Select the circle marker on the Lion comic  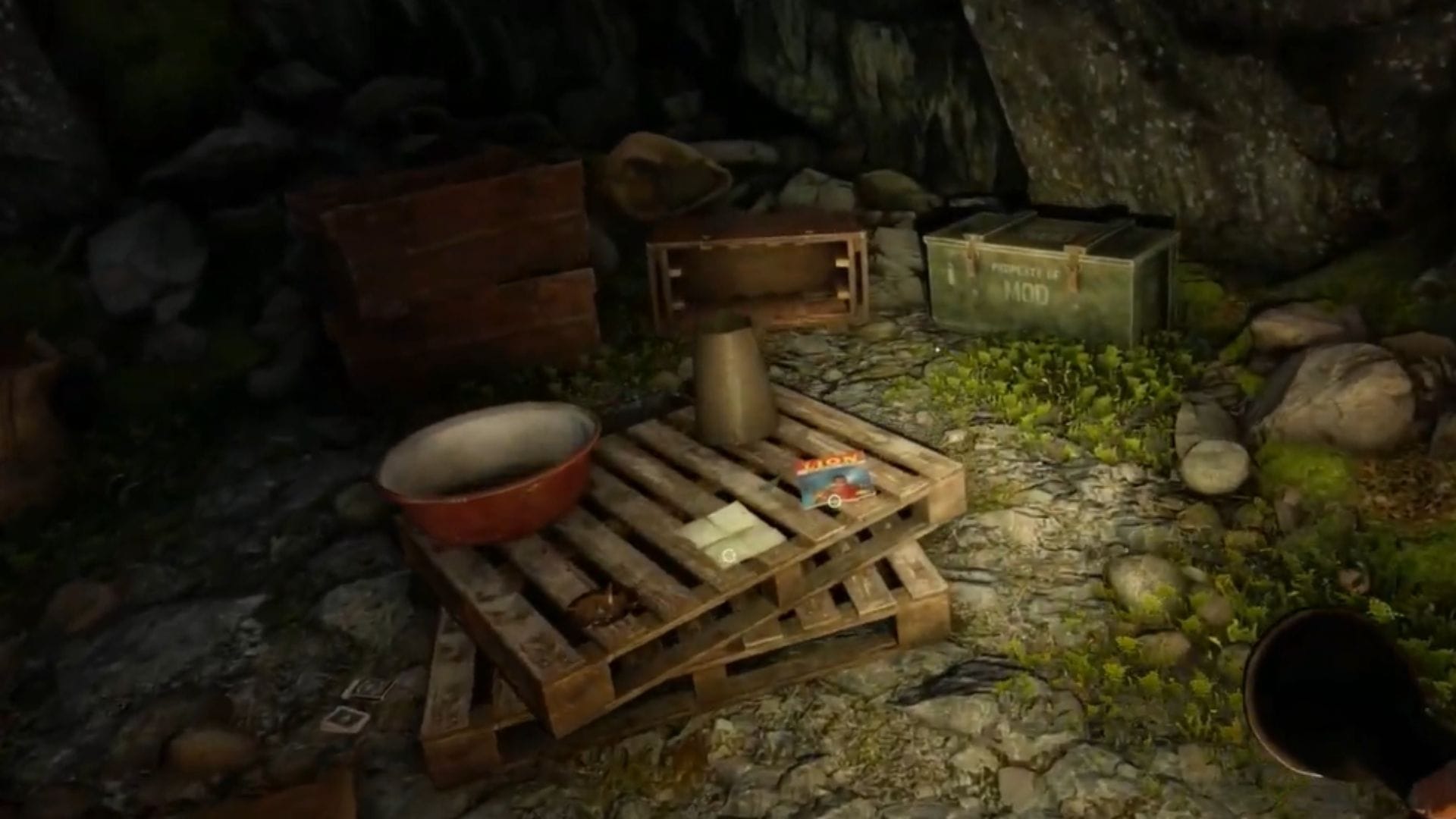tap(834, 500)
